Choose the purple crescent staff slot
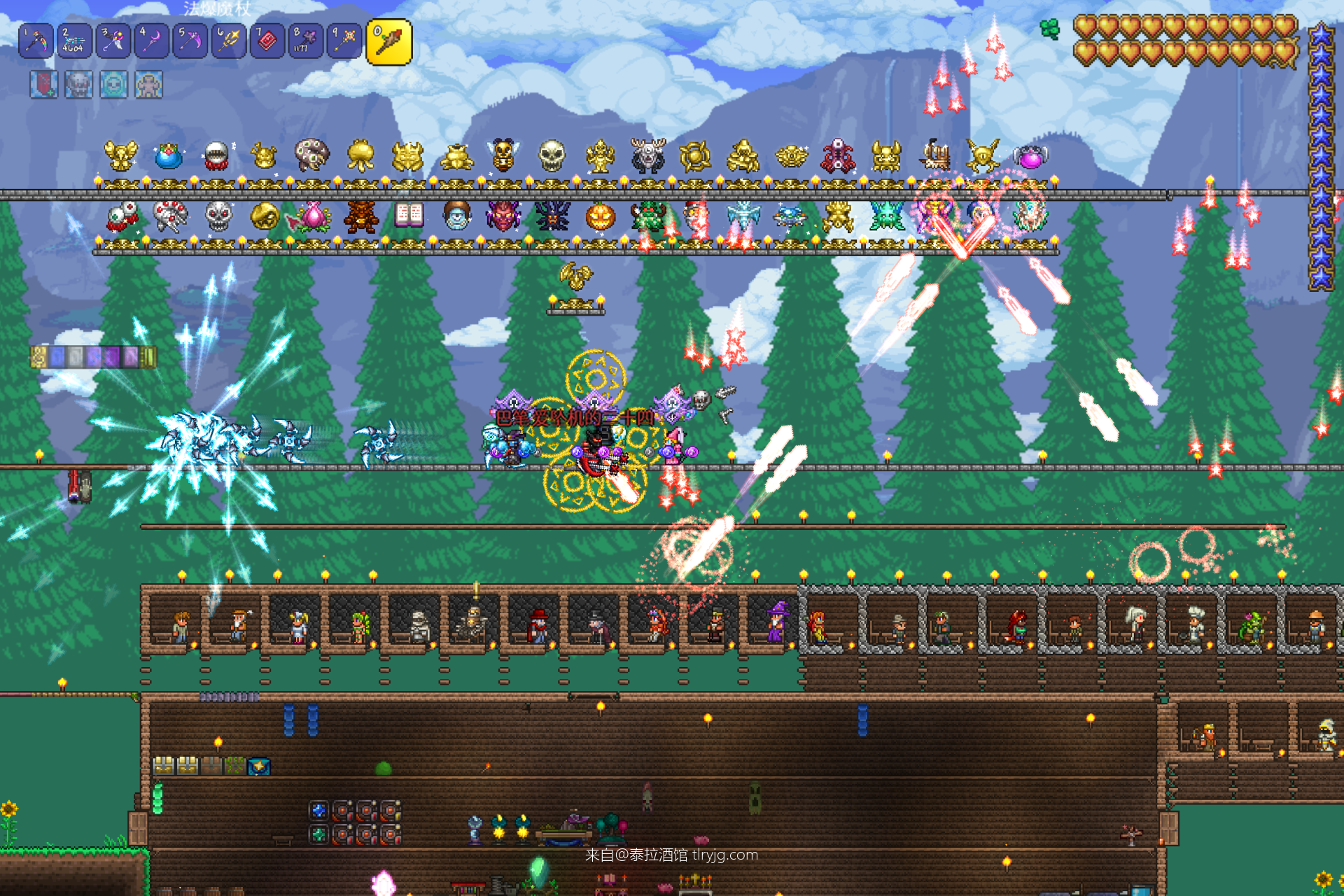This screenshot has height=896, width=1344. [151, 41]
